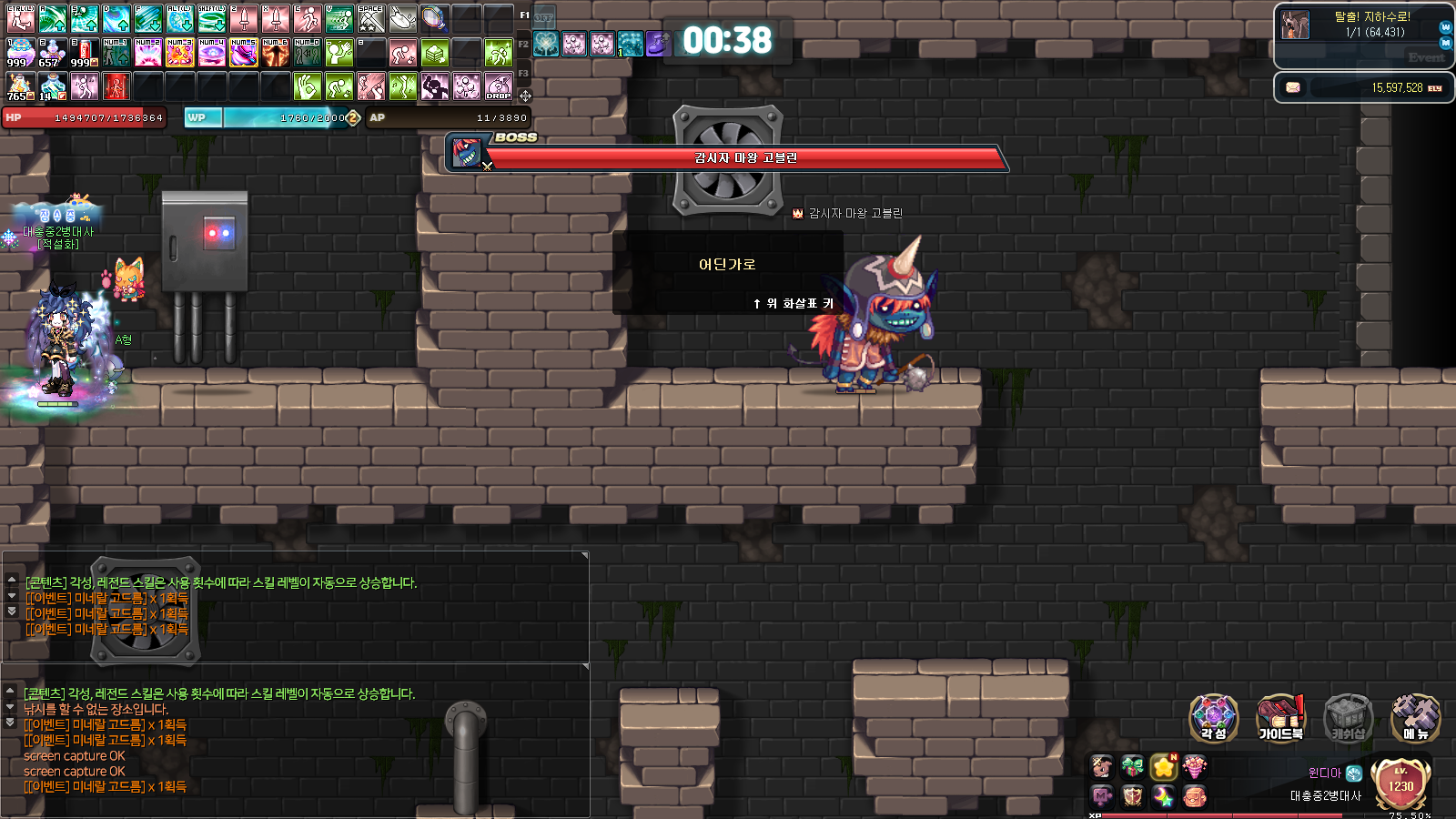Click the DROP action icon
The height and width of the screenshot is (819, 1456).
[x=498, y=86]
